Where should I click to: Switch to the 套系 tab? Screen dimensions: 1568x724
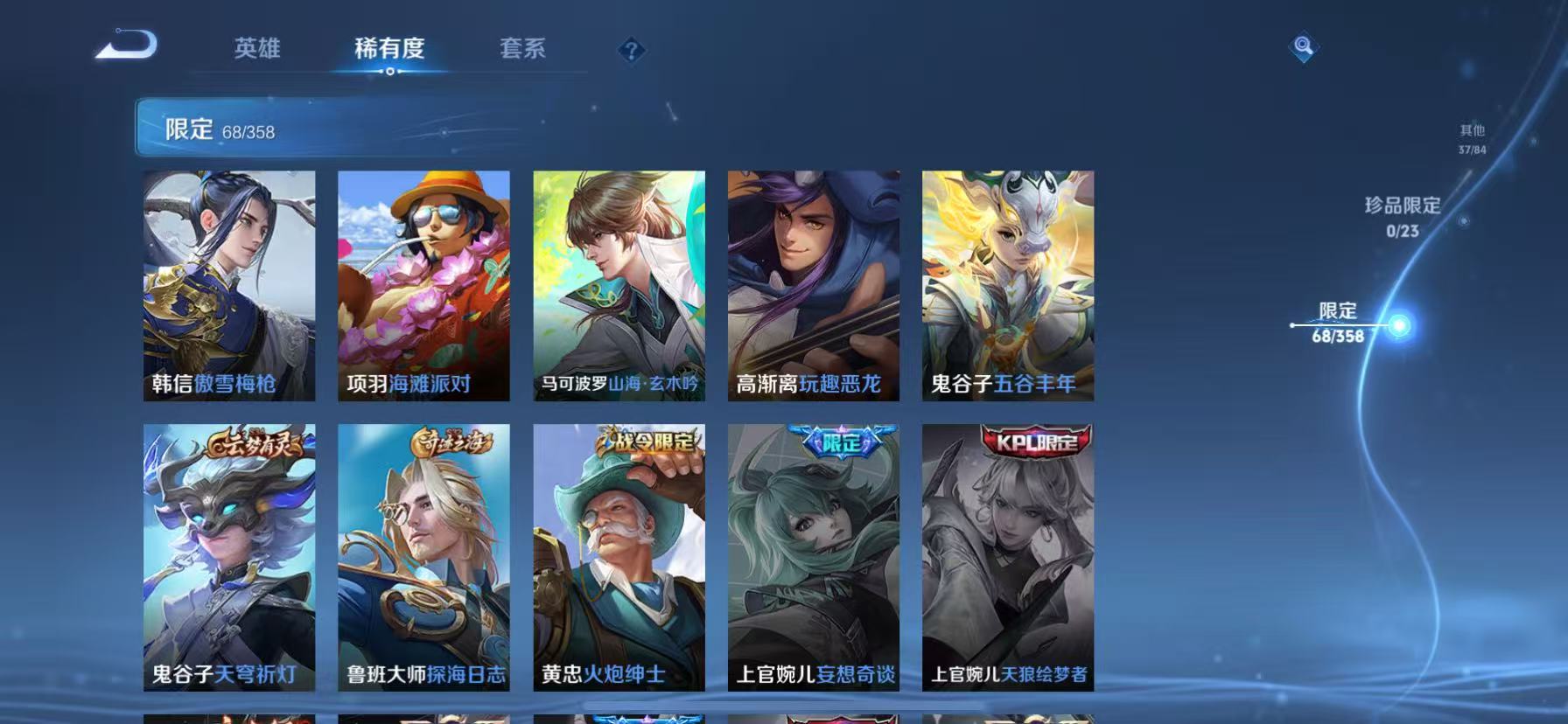pos(522,50)
